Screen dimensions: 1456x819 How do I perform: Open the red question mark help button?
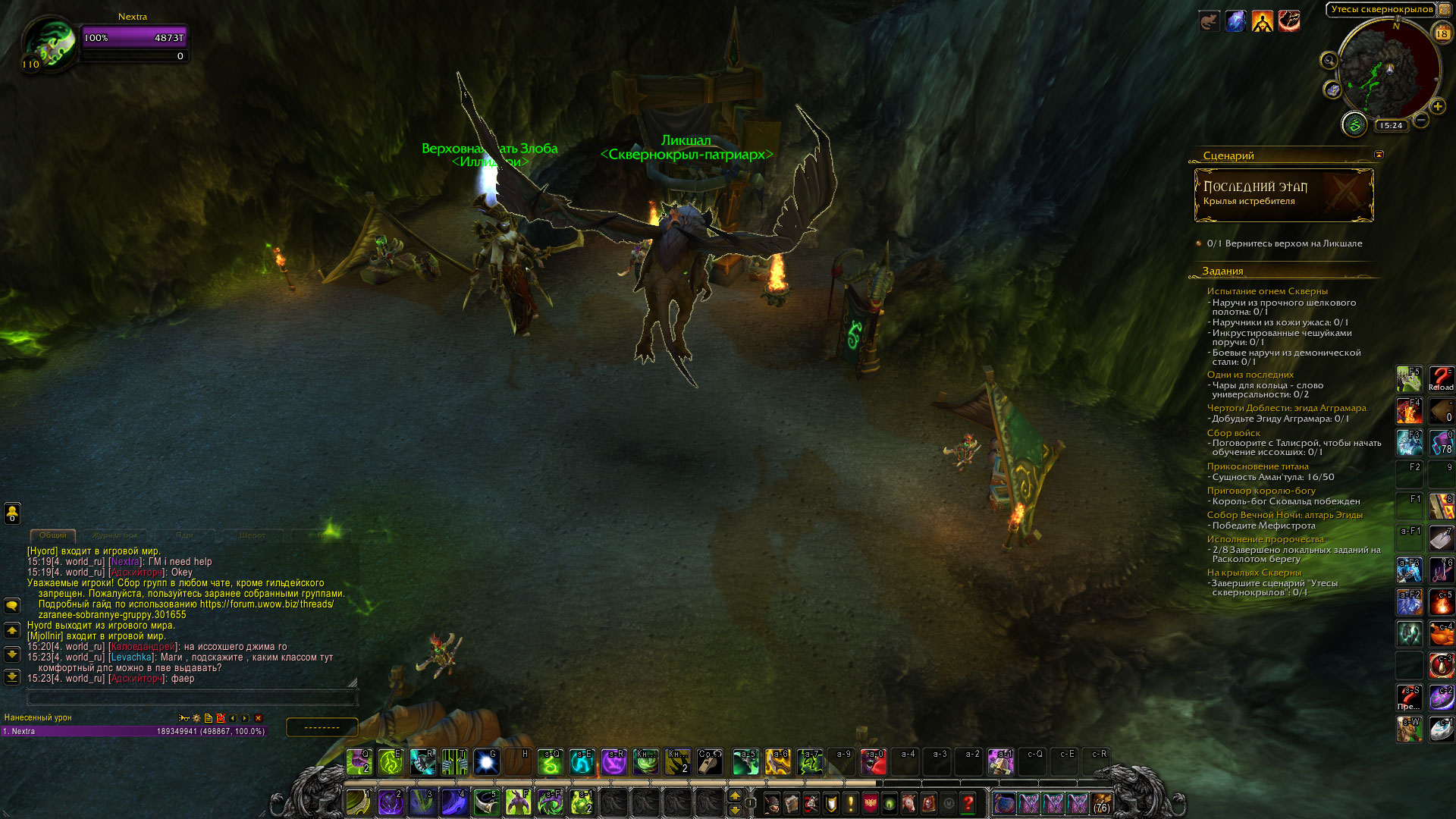[x=968, y=803]
